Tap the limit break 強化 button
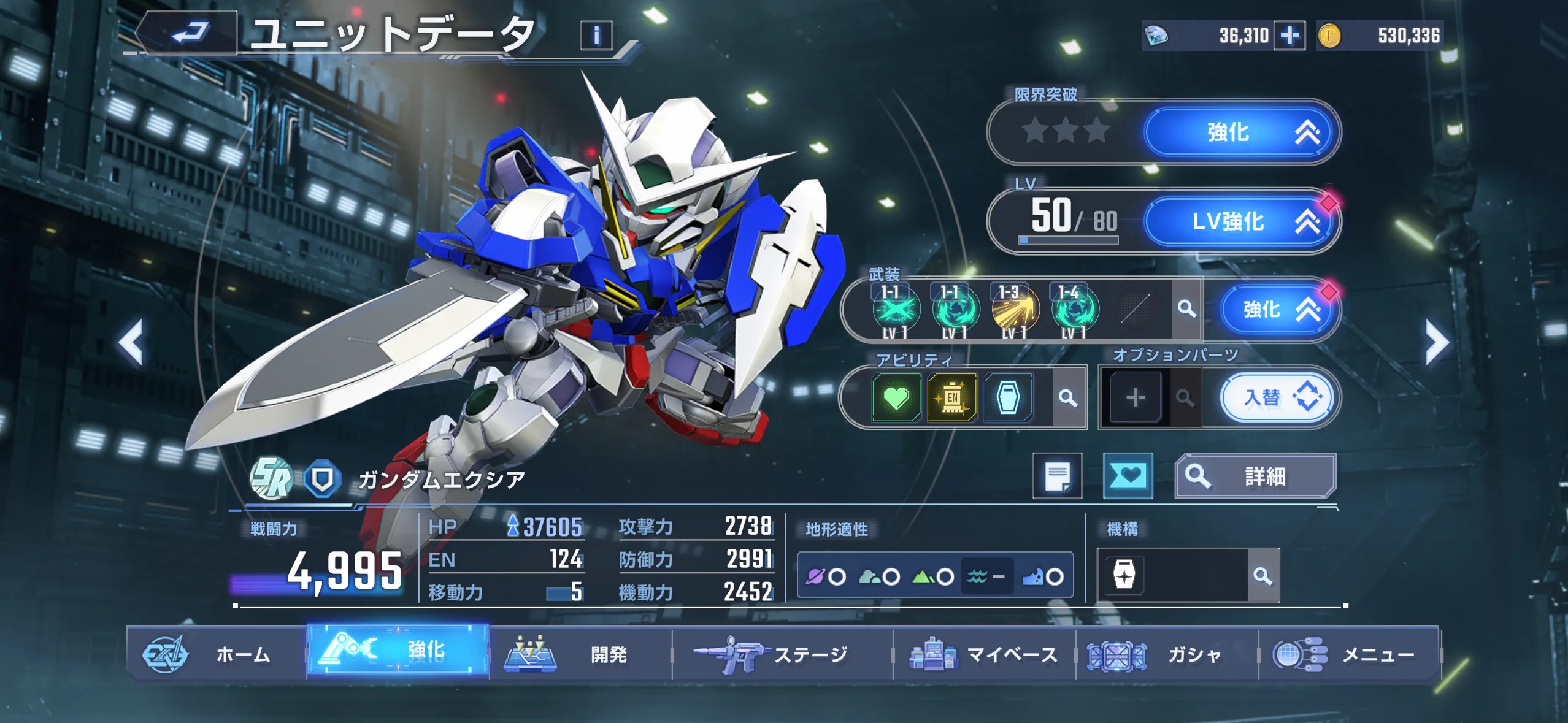The image size is (1568, 723). [x=1239, y=132]
